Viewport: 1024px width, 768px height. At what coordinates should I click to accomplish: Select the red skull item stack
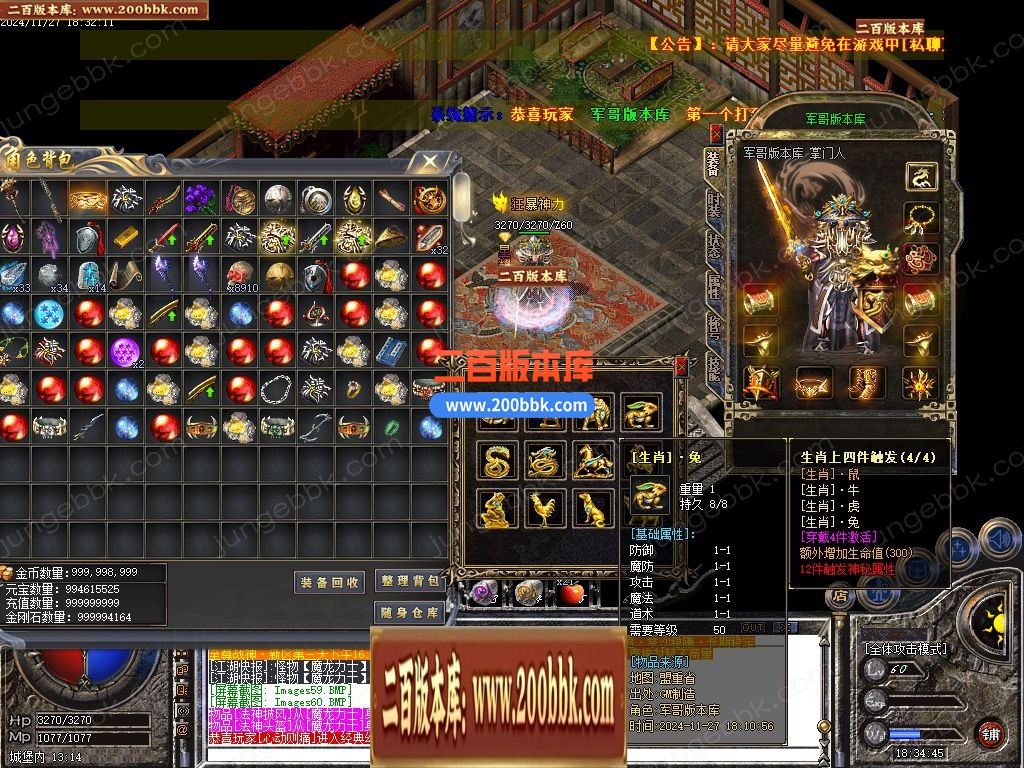point(238,275)
